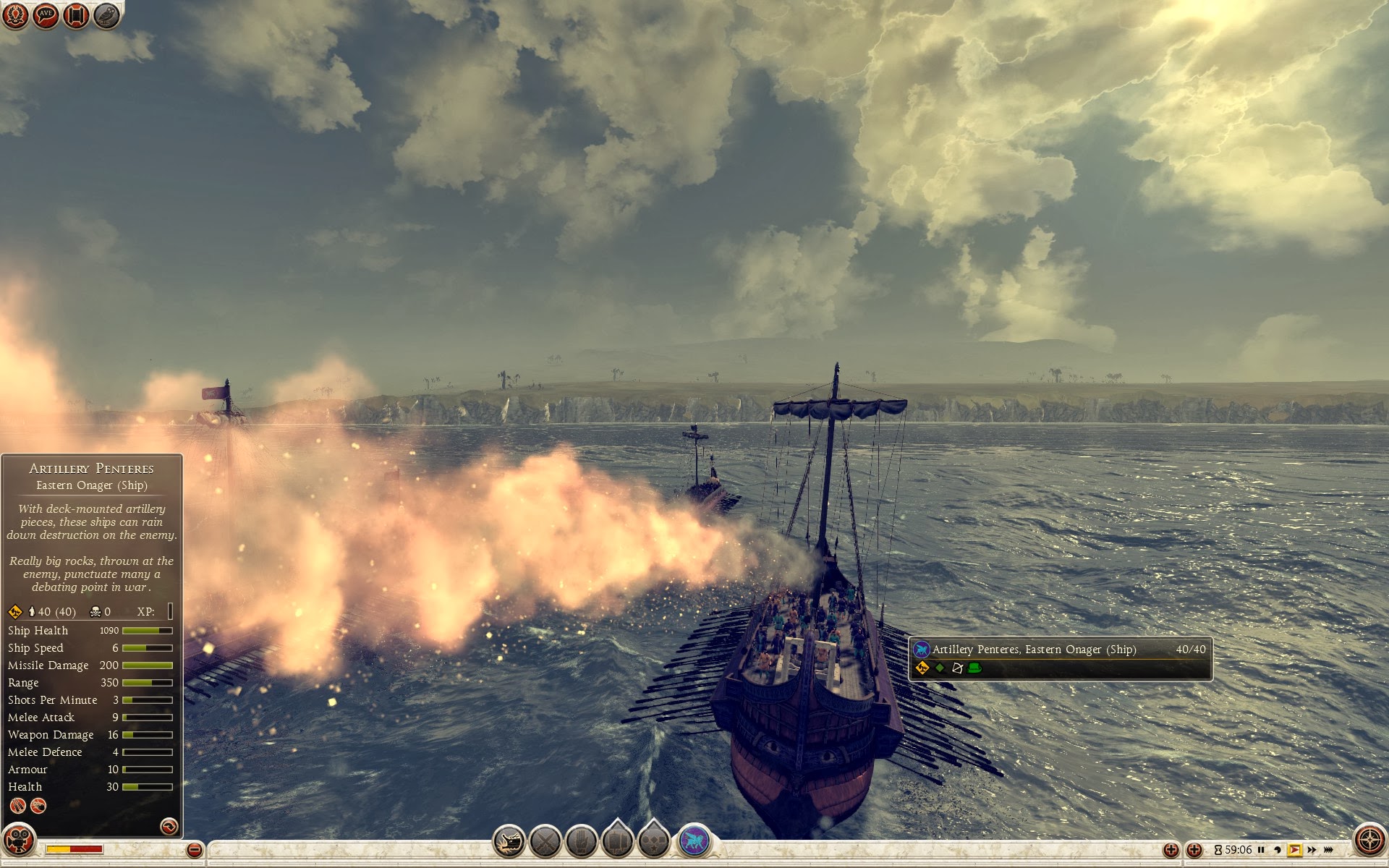This screenshot has height=868, width=1389.
Task: Select the Artillery Penteres unit tooltip banner
Action: coord(1060,658)
